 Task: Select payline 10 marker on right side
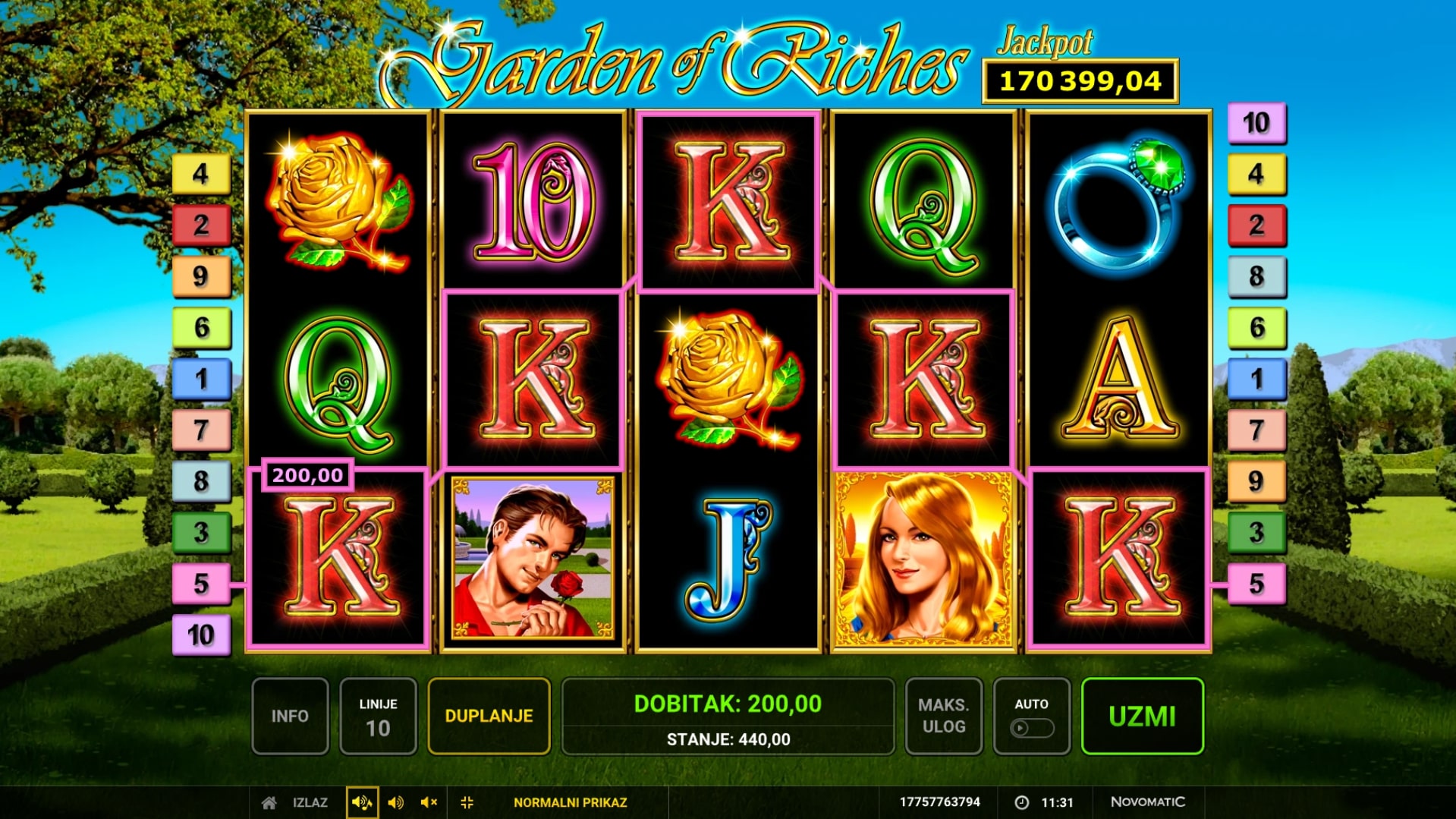coord(1256,123)
